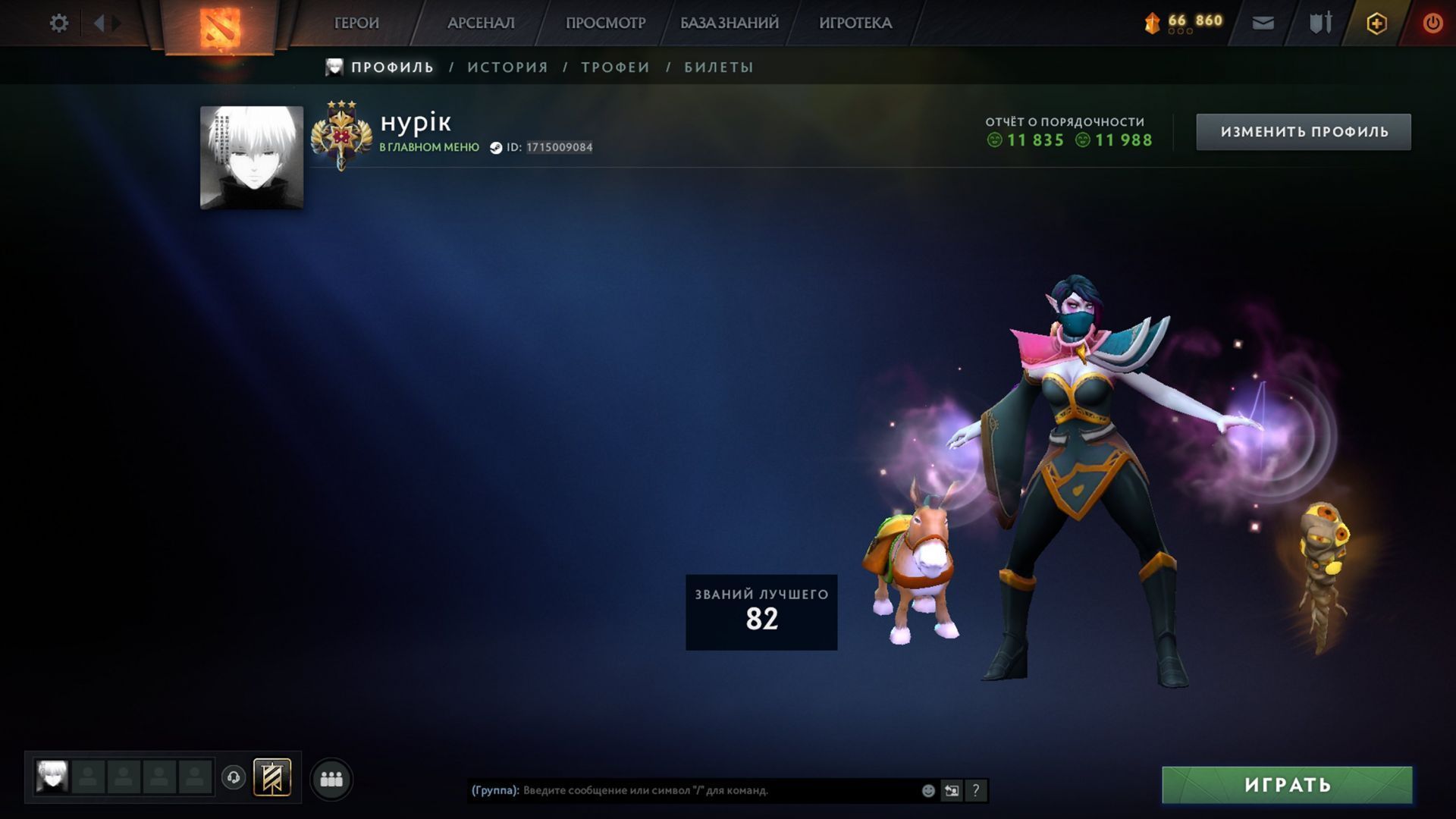
Task: Open the АРСЕНАЛ menu
Action: coord(481,24)
